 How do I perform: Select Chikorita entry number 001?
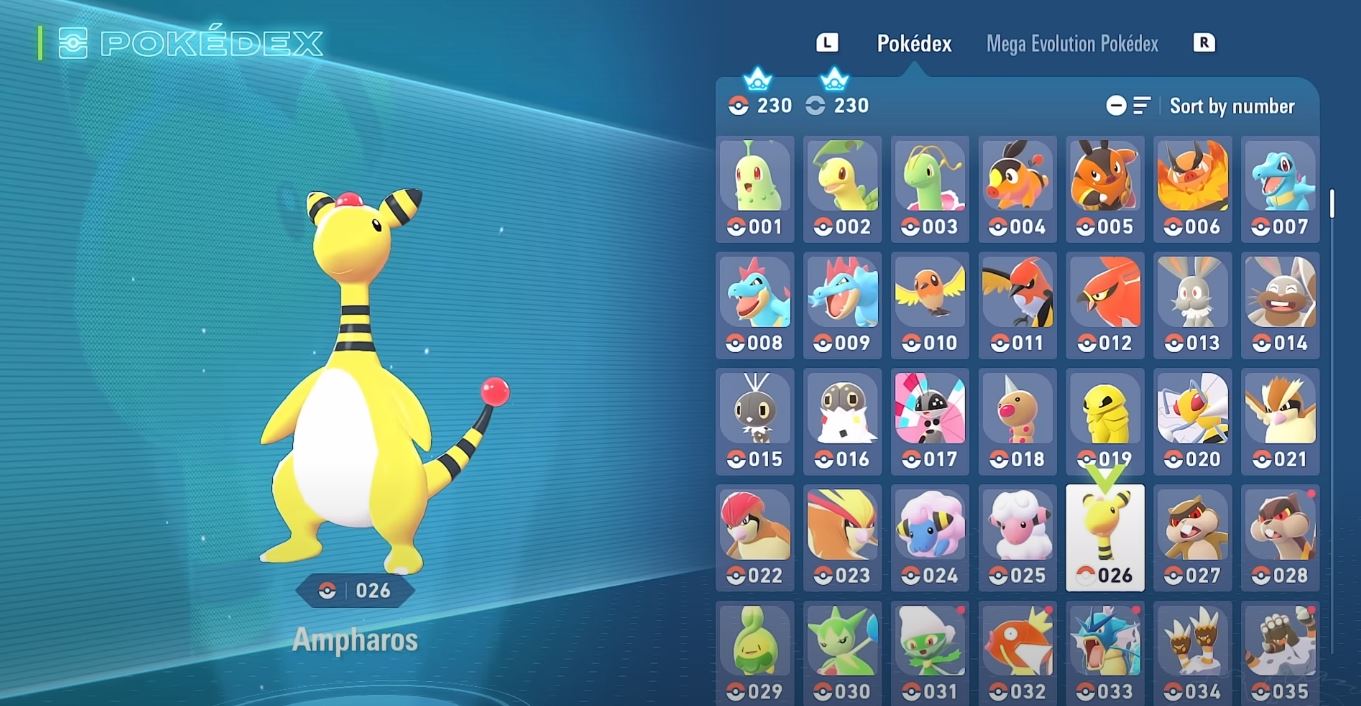(755, 189)
